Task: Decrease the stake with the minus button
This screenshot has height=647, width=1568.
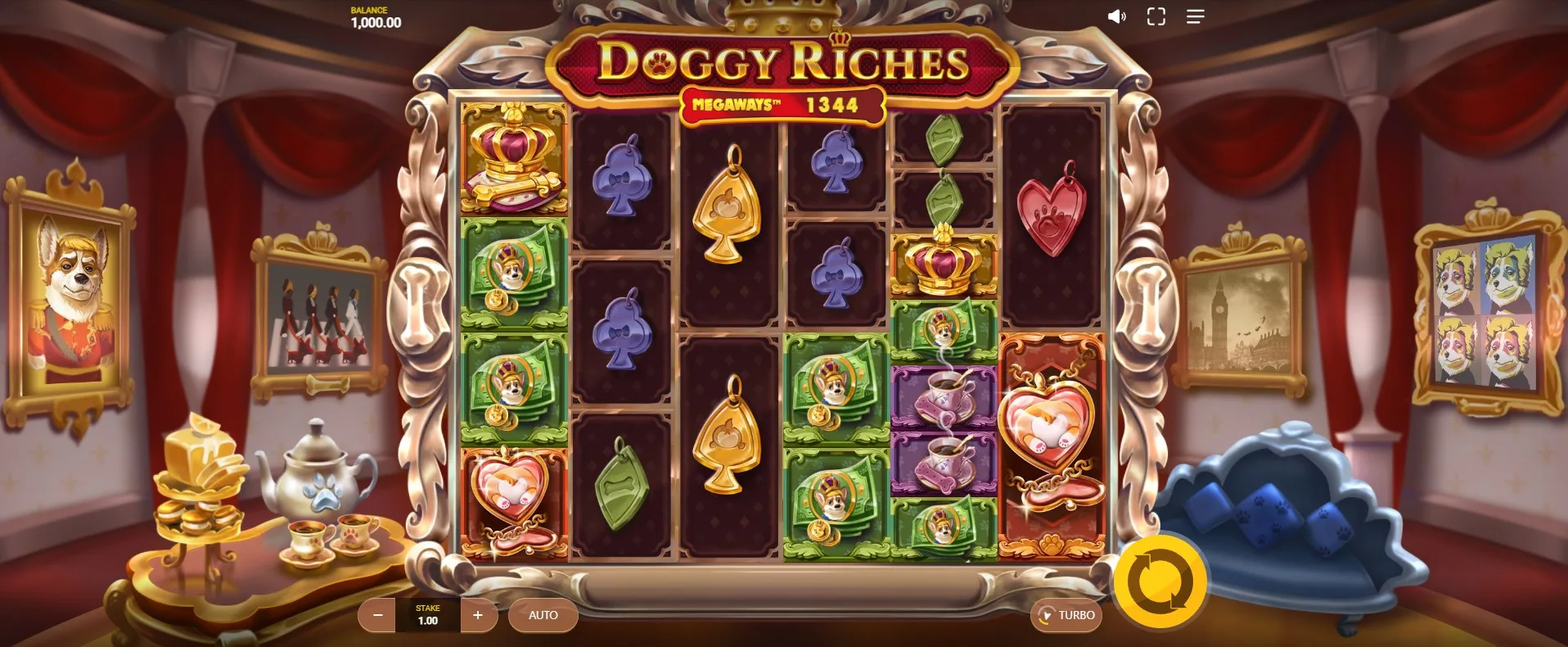Action: point(377,615)
